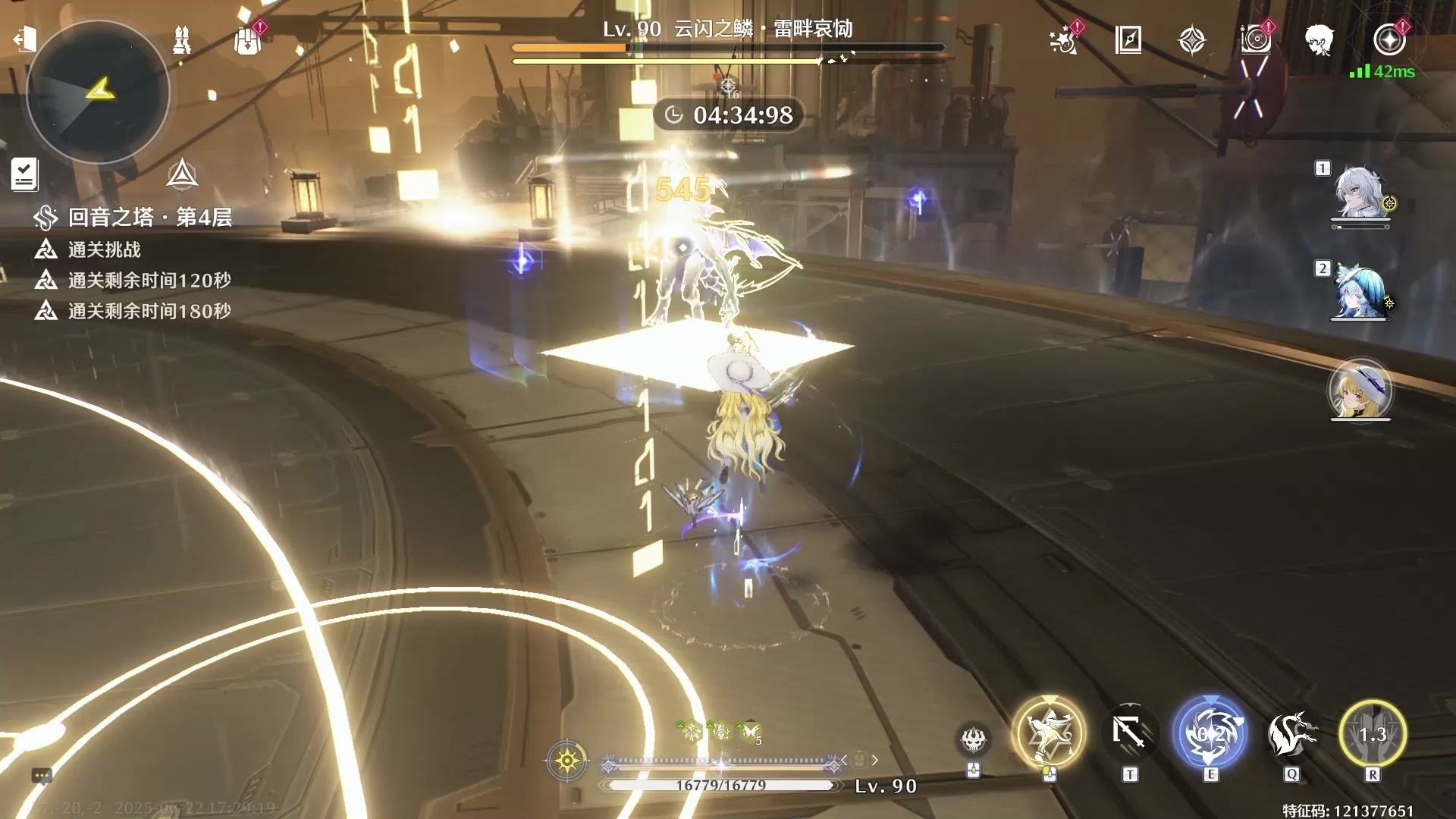Open the chess-piece icon beside the minimap

pyautogui.click(x=182, y=39)
